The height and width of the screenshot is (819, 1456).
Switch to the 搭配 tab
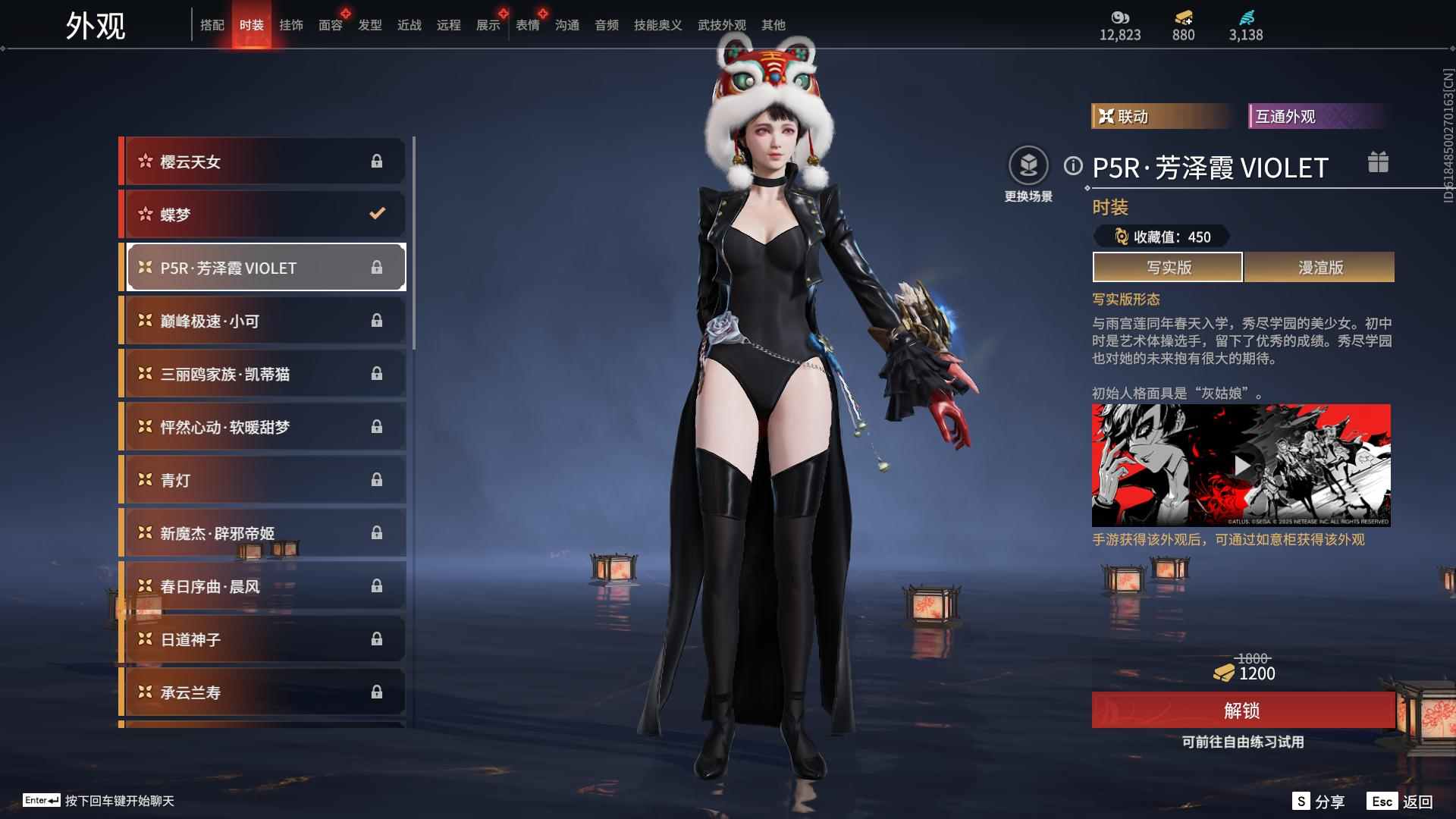(212, 25)
